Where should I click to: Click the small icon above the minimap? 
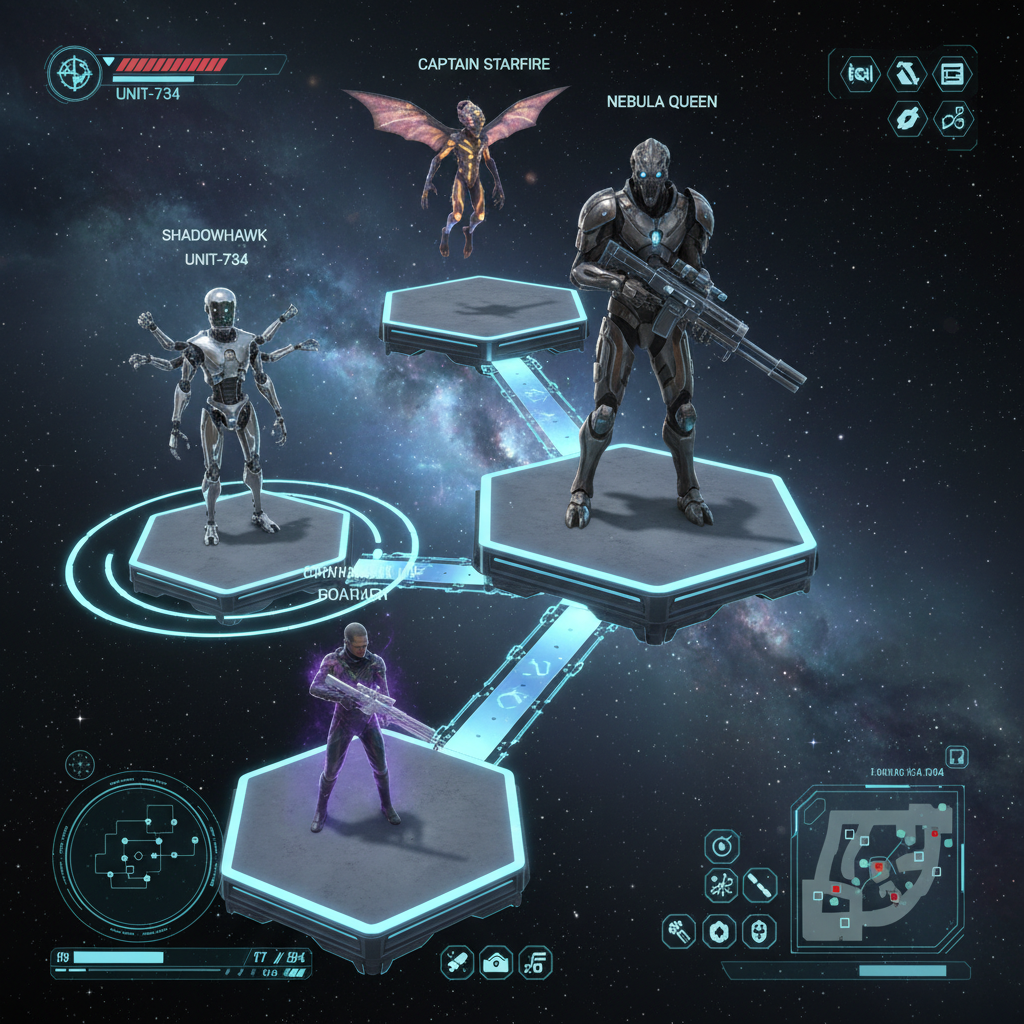point(956,757)
